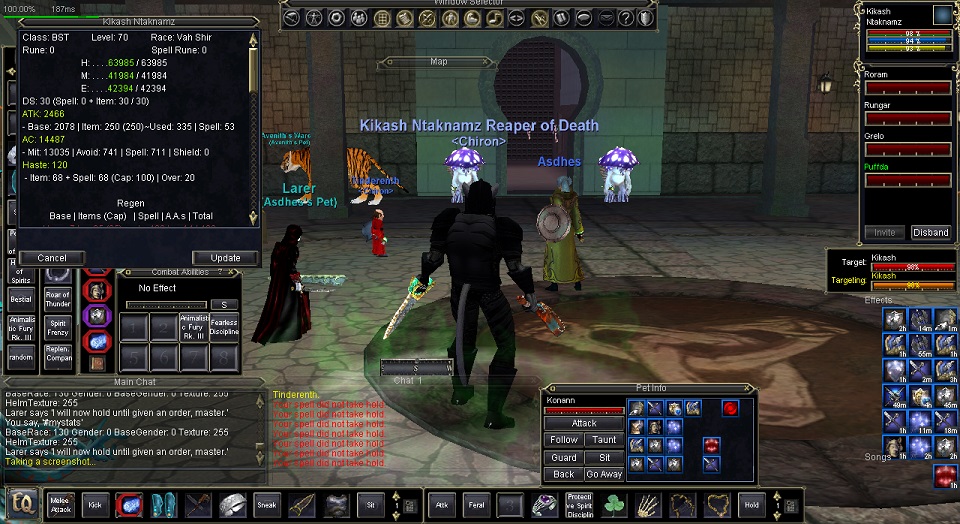Click the Feral hotbar button
The width and height of the screenshot is (960, 524).
point(475,505)
